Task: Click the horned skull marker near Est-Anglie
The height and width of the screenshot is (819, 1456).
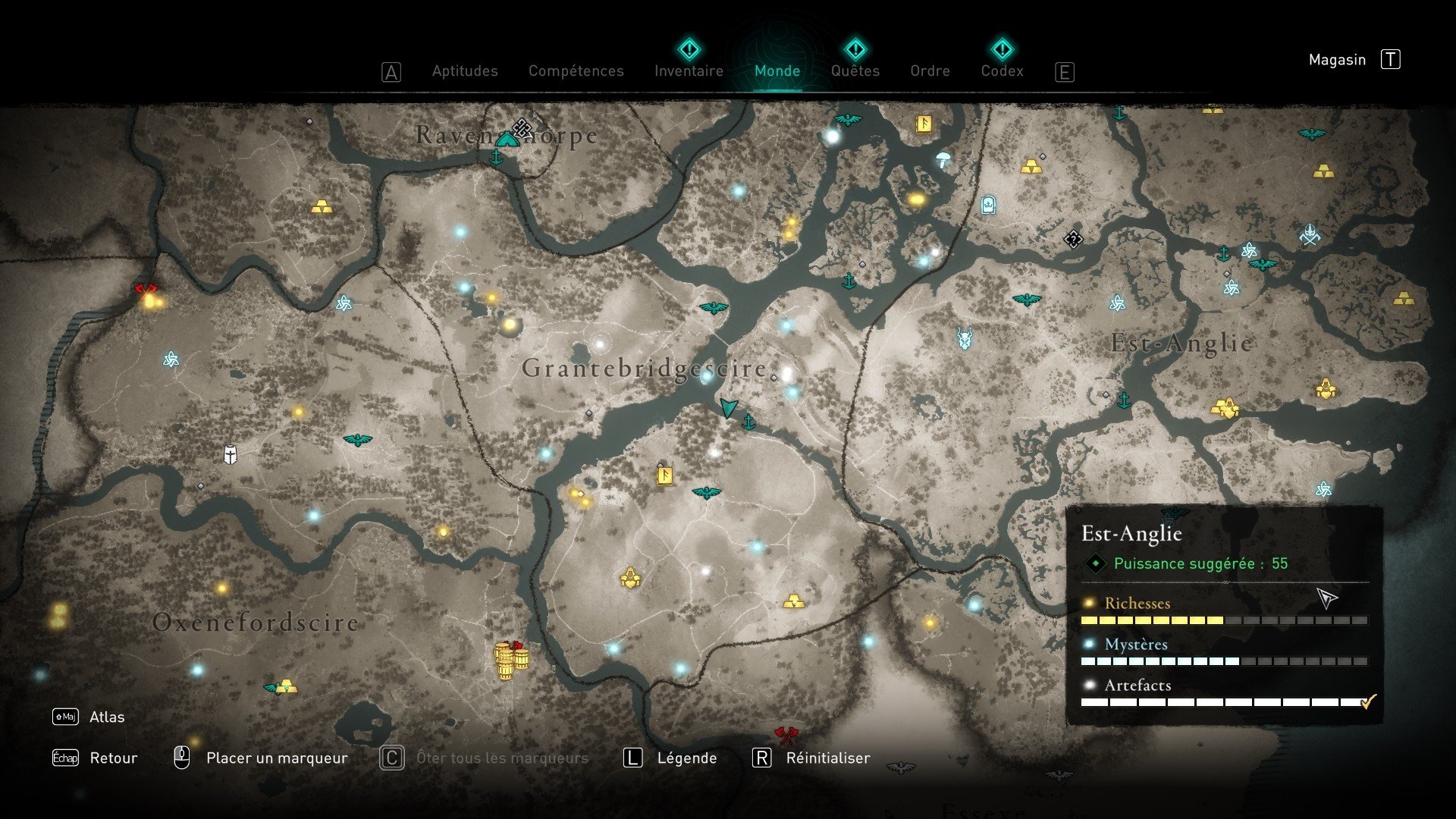Action: pyautogui.click(x=965, y=338)
